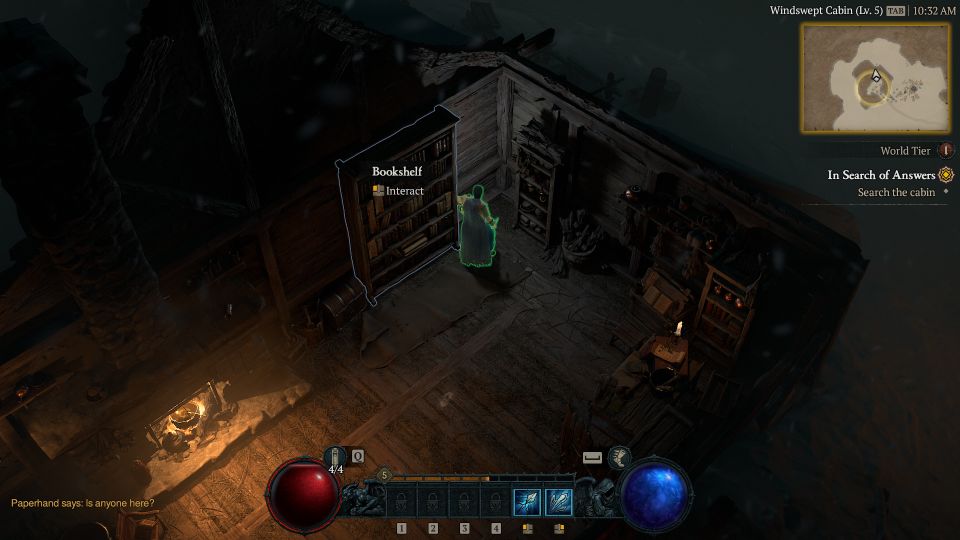The height and width of the screenshot is (540, 960).
Task: Select the In Search of Answers quest tracker
Action: (882, 175)
